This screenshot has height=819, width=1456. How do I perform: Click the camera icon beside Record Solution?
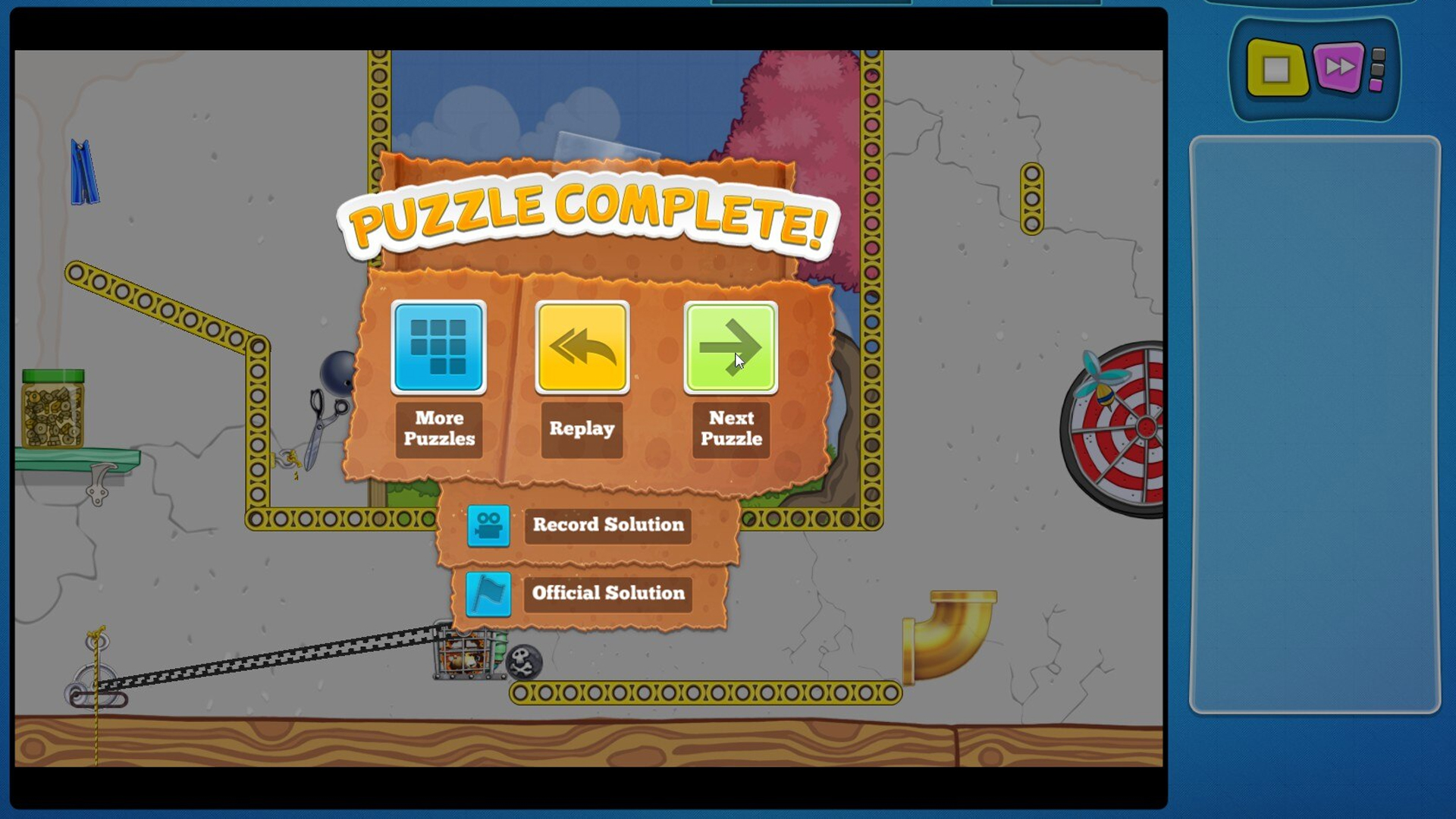[488, 526]
